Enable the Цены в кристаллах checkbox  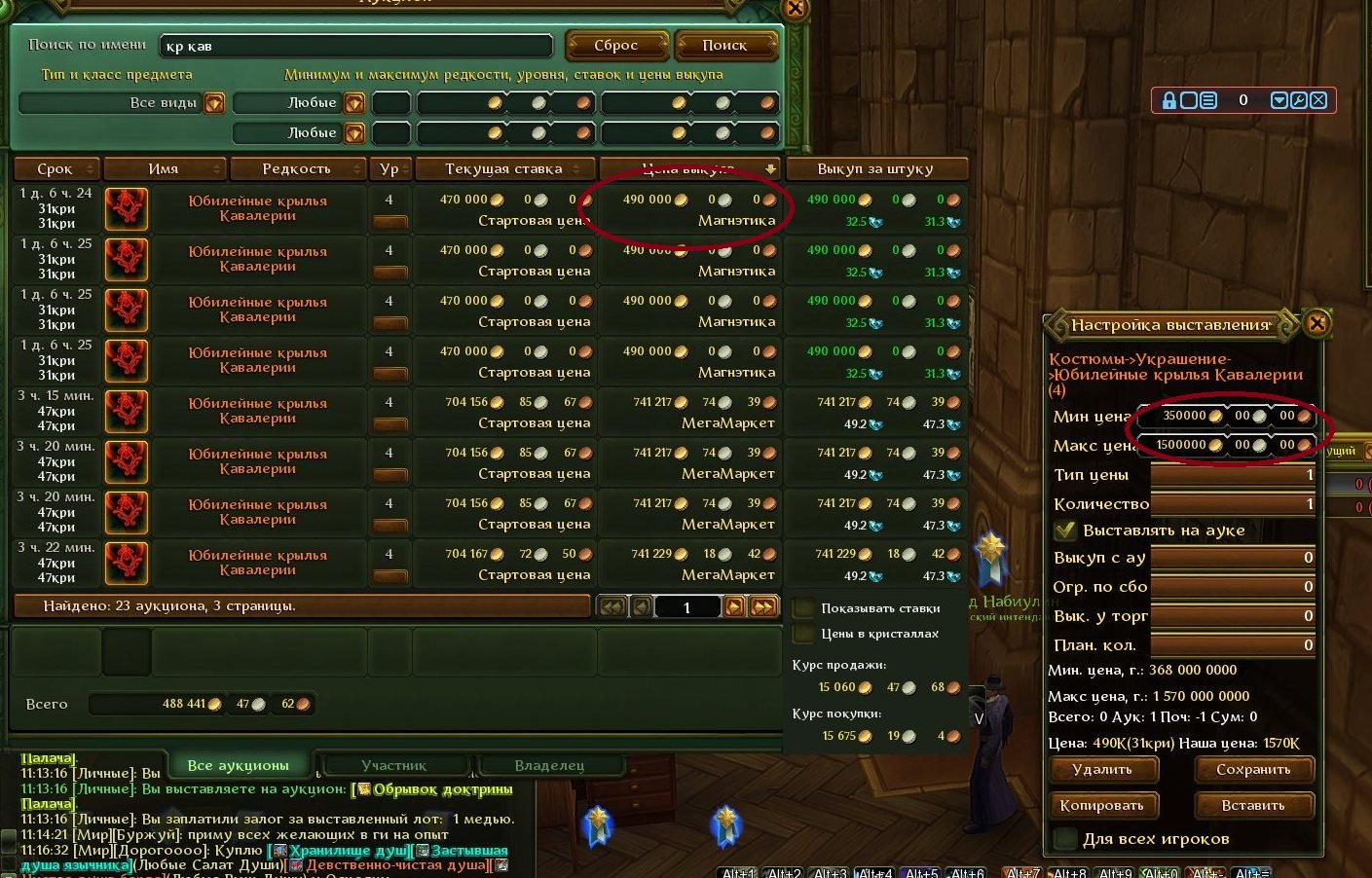point(804,634)
